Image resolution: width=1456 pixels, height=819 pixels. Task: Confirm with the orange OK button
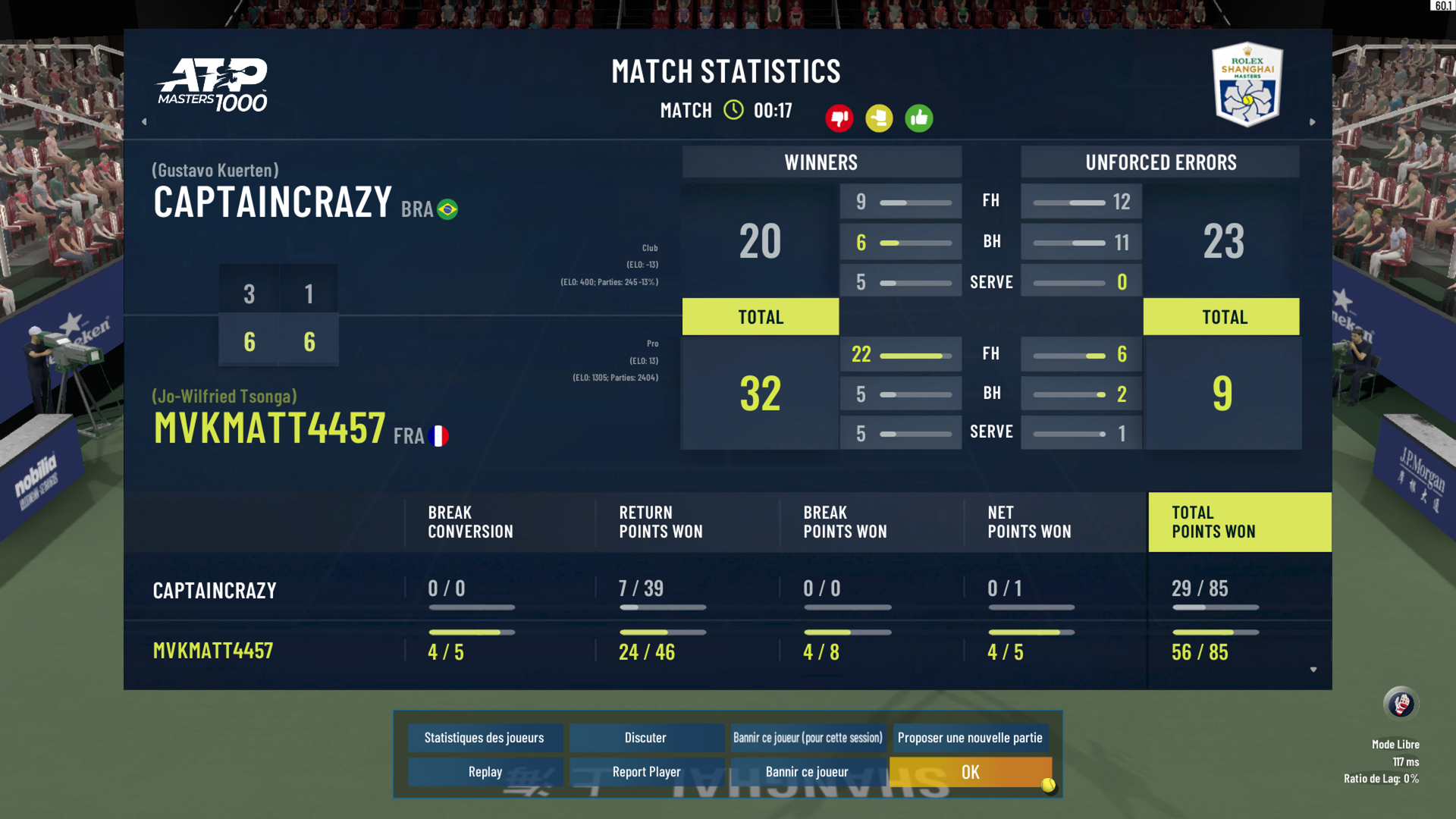970,772
